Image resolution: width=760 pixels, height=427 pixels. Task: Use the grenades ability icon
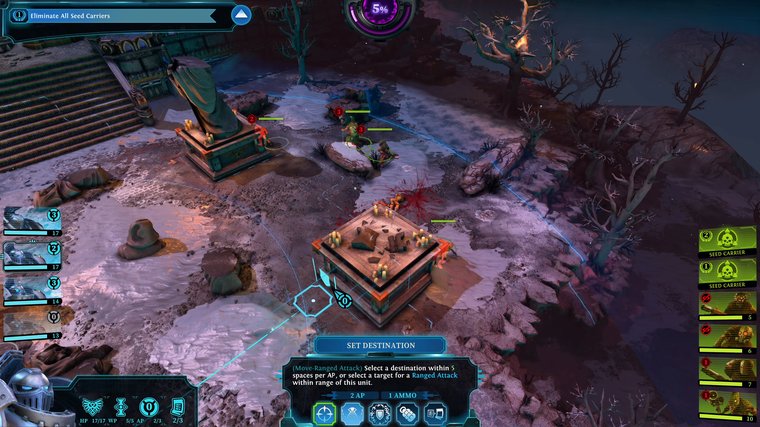407,412
